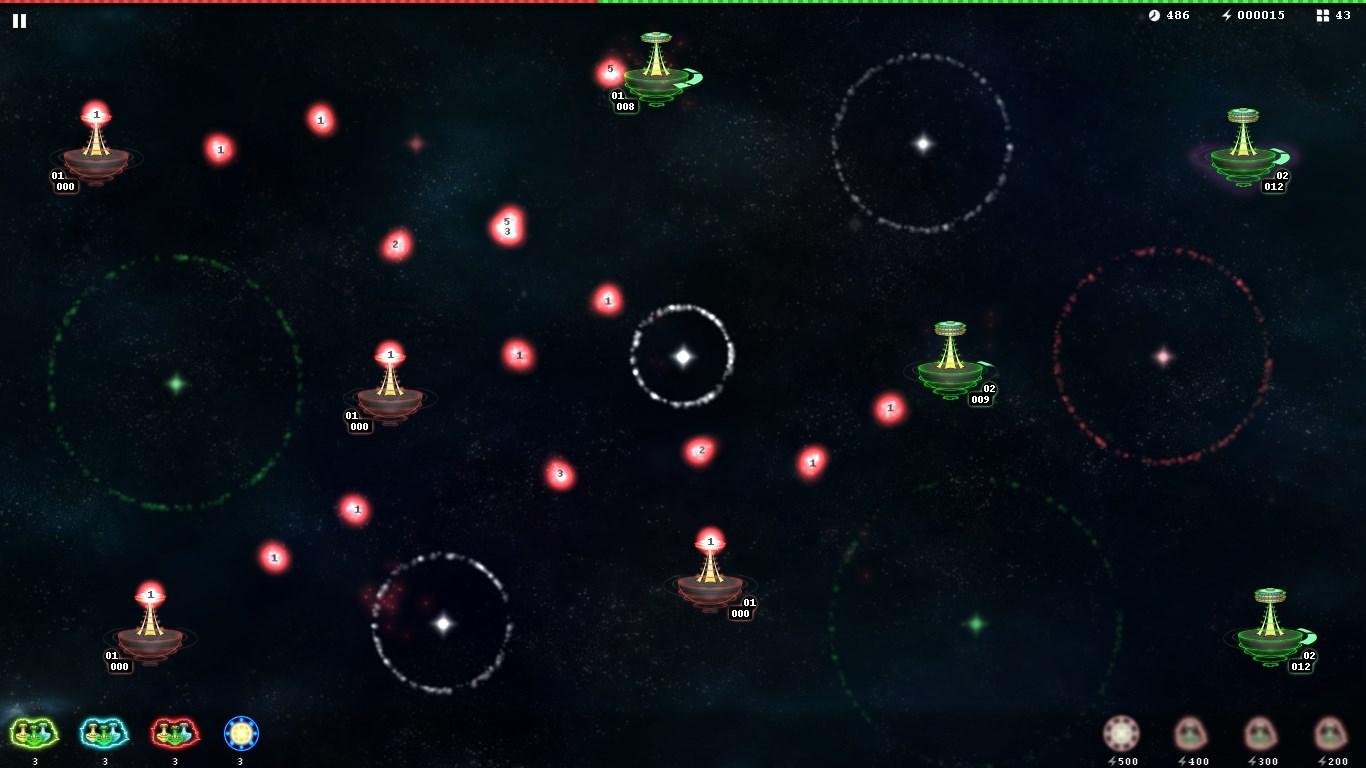Buy the 500-energy sun ring power
Image resolution: width=1366 pixels, height=768 pixels.
1121,734
